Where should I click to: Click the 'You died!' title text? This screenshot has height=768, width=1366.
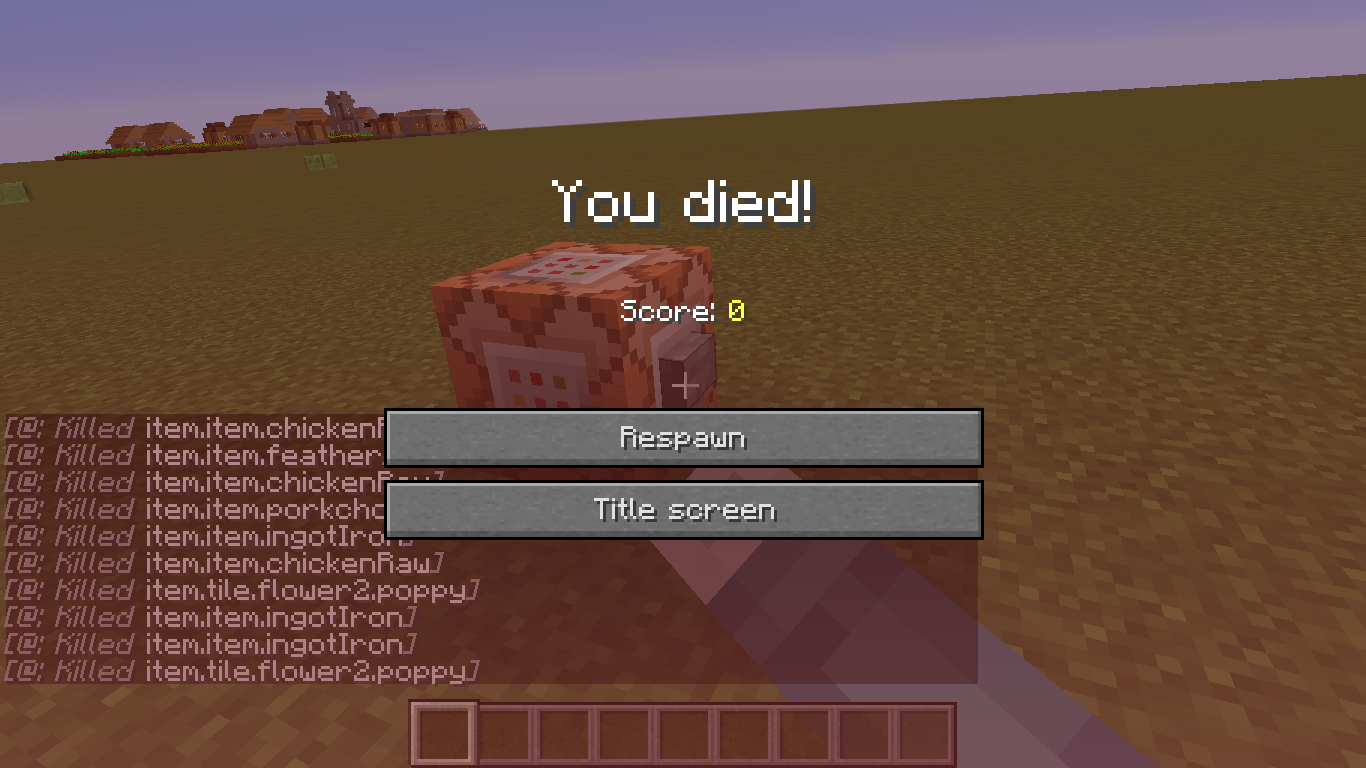click(x=683, y=201)
